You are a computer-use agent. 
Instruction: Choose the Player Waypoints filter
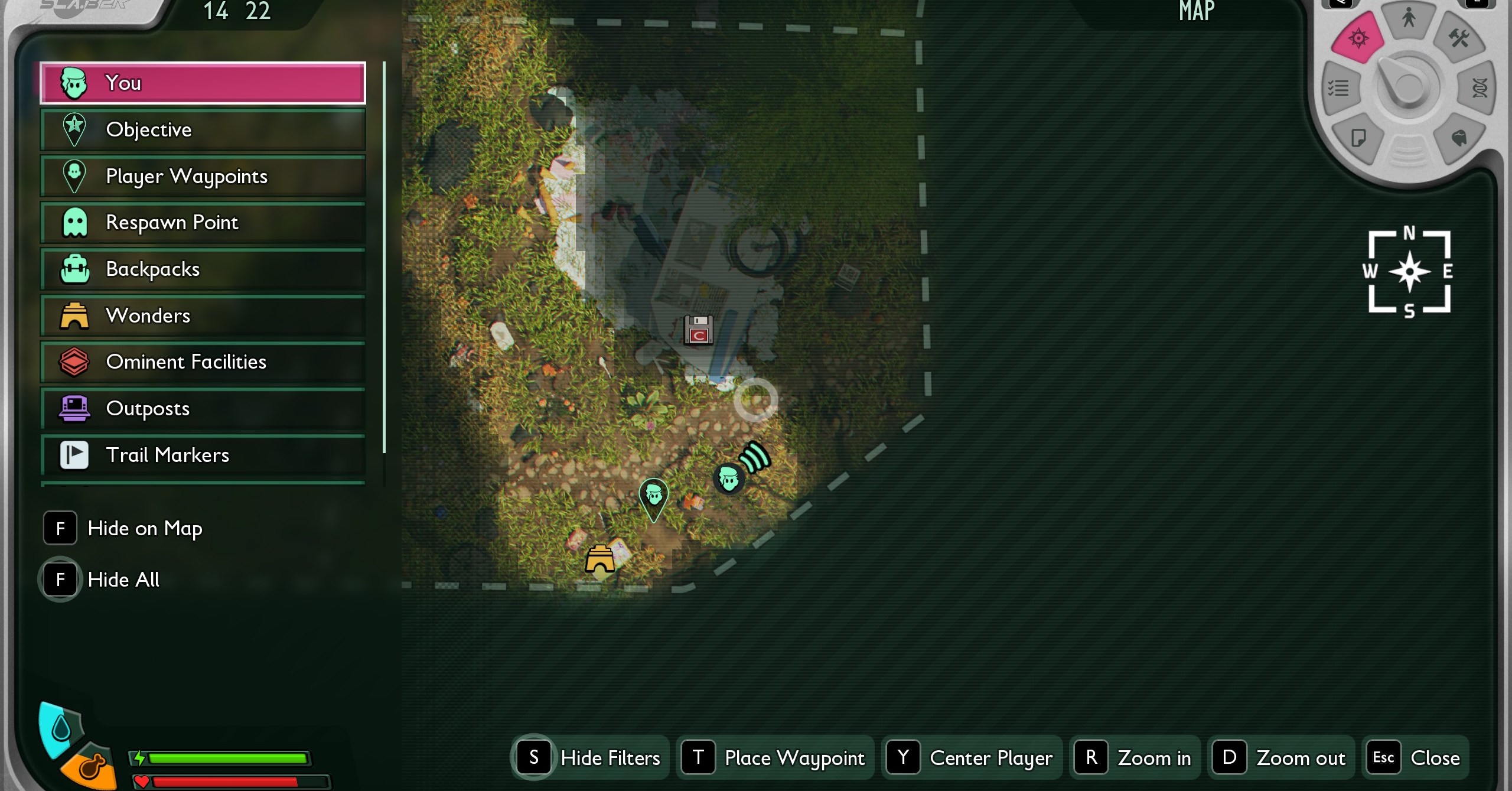pos(203,176)
